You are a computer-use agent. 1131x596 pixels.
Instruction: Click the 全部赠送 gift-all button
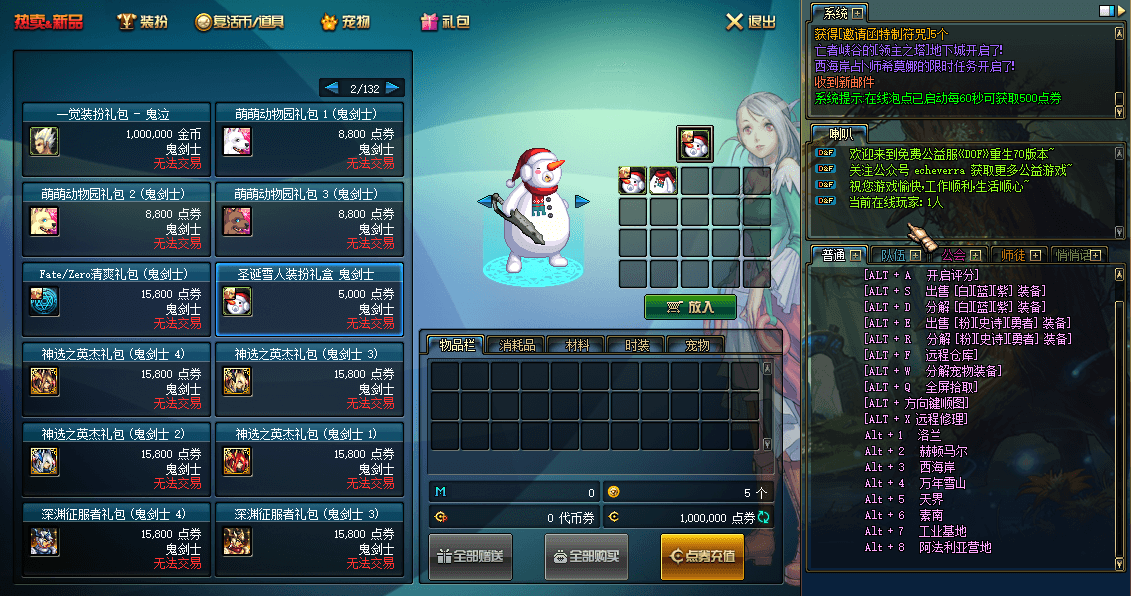(470, 556)
